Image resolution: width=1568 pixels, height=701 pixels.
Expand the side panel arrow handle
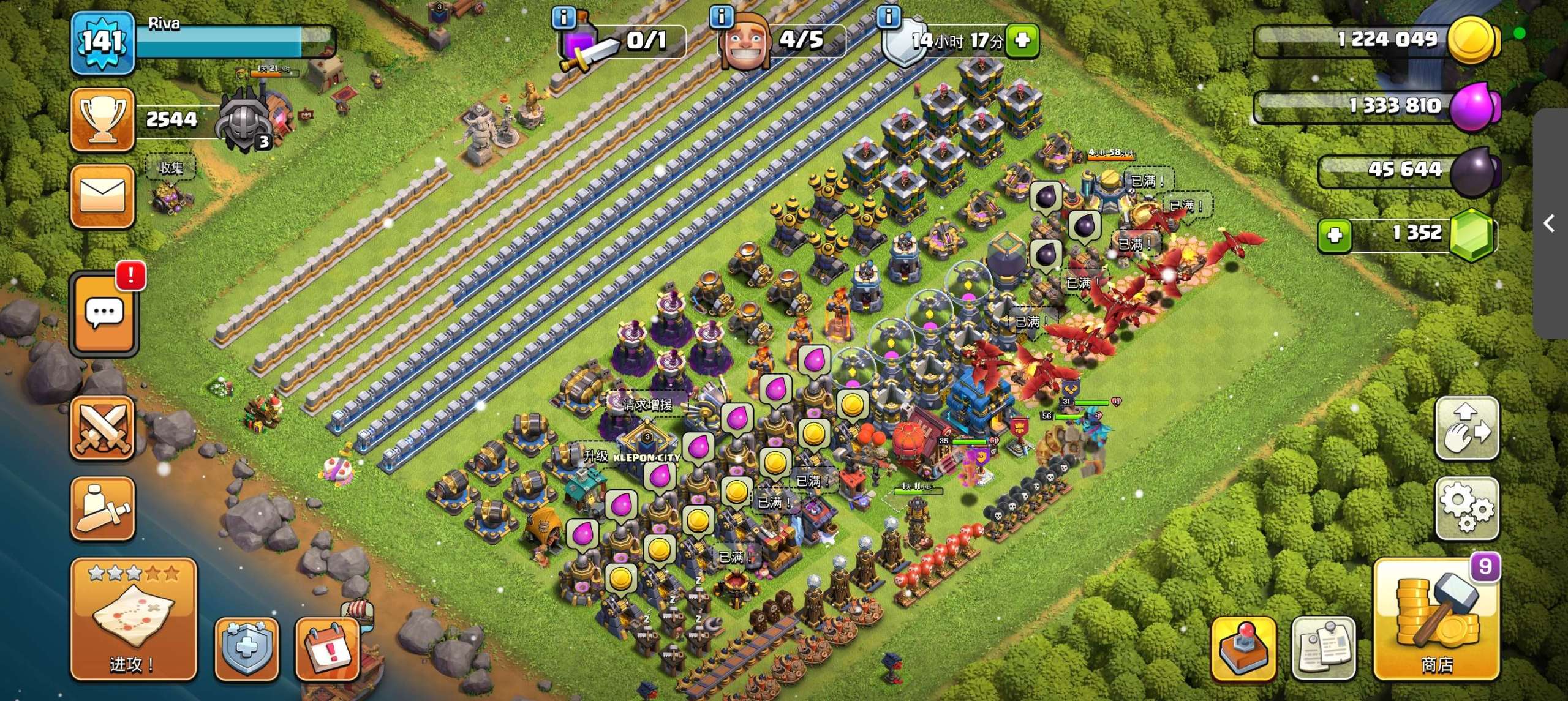point(1550,223)
